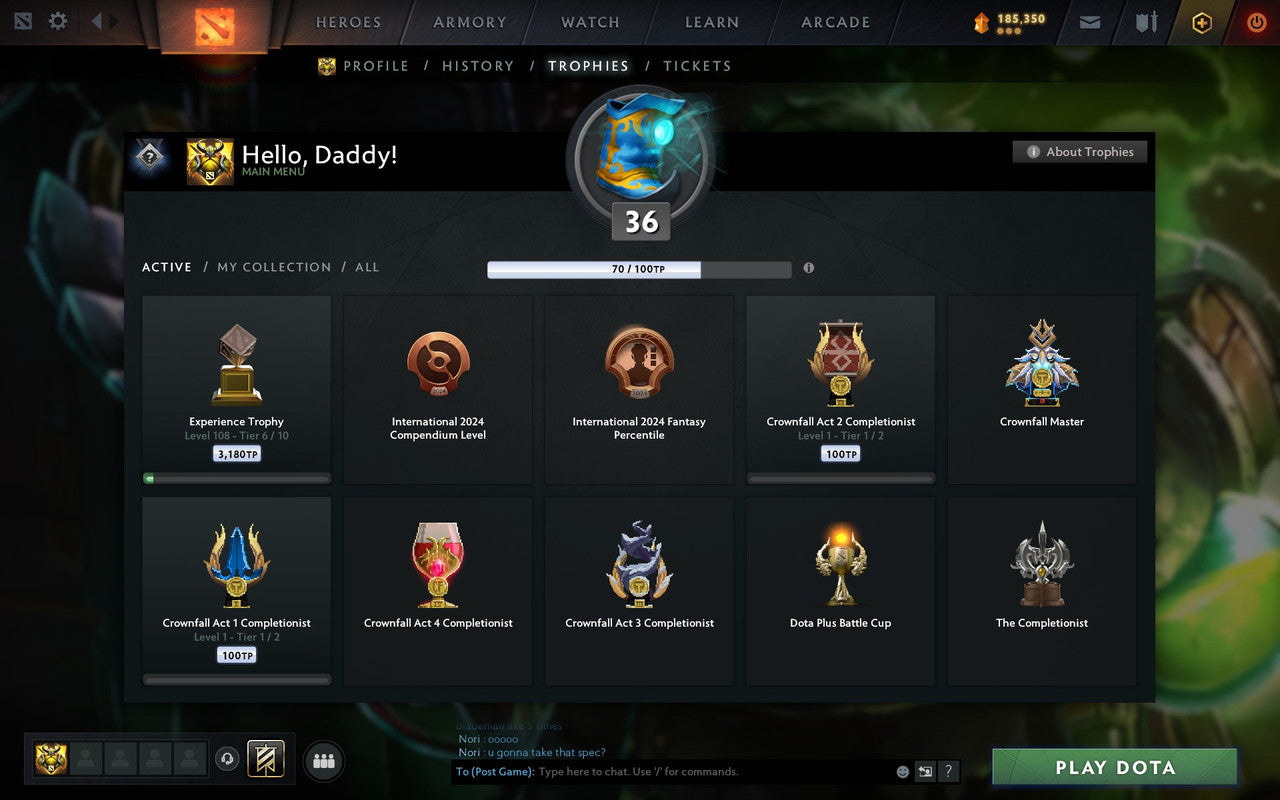Click the help question mark beside chat
The image size is (1280, 800).
(x=947, y=771)
